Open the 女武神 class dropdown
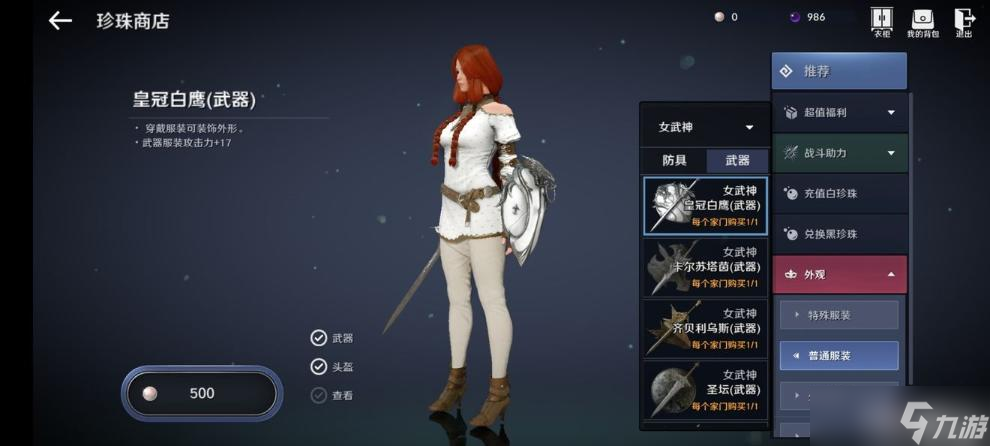 pyautogui.click(x=705, y=127)
